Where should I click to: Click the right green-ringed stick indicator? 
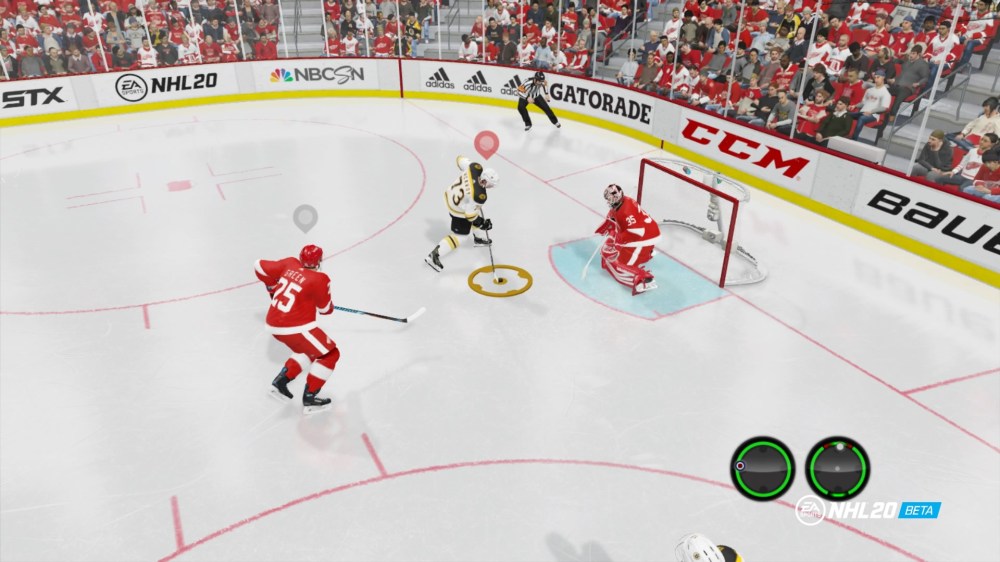(837, 468)
